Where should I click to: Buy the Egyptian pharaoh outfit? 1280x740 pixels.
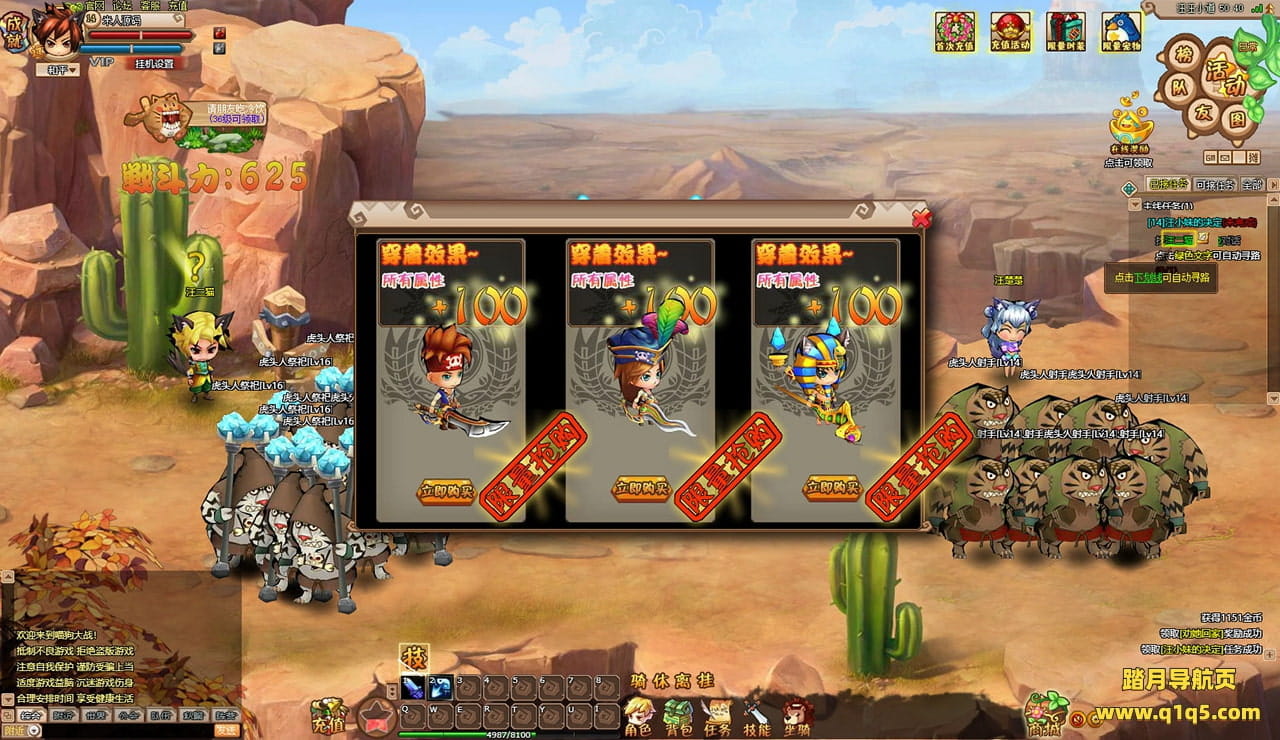tap(831, 488)
